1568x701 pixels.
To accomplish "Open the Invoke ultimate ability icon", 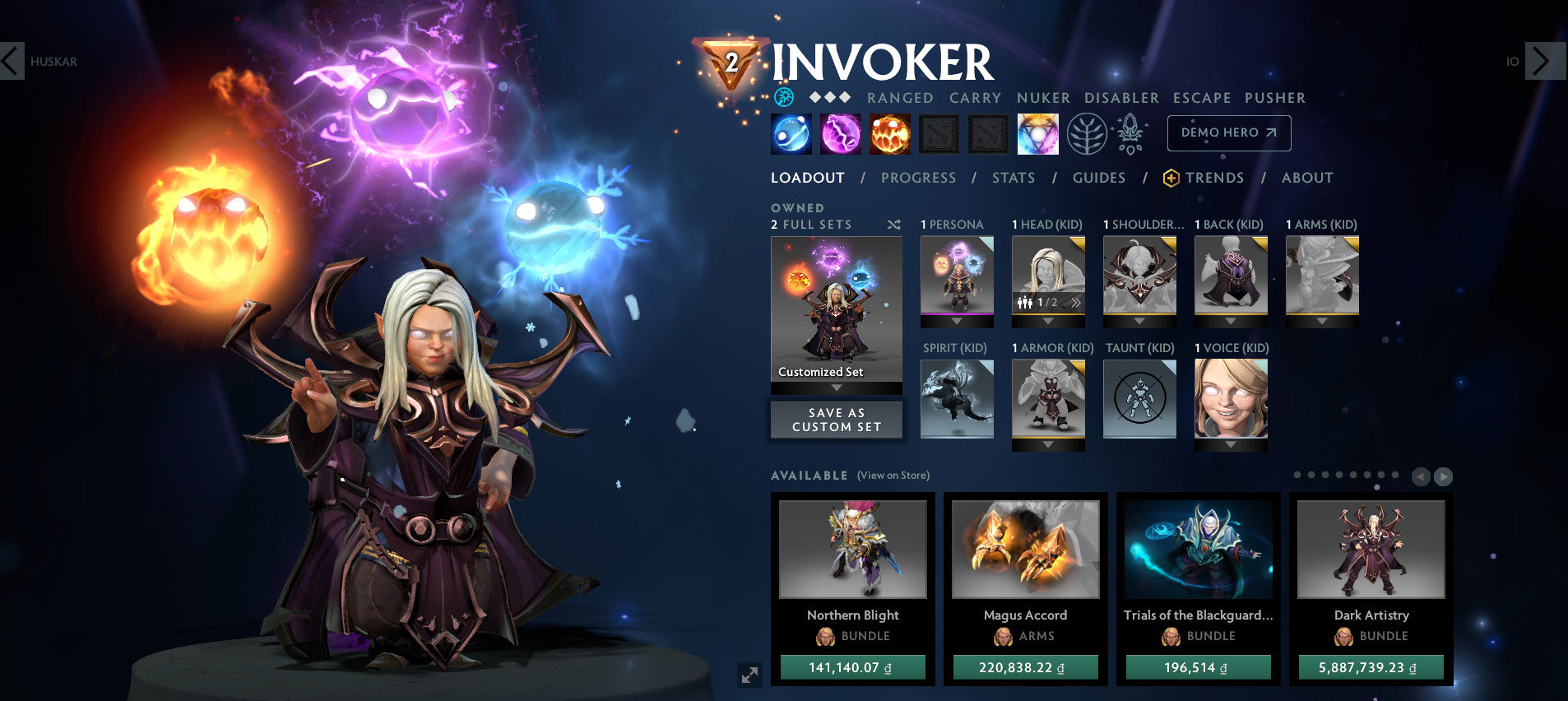I will pyautogui.click(x=1038, y=133).
